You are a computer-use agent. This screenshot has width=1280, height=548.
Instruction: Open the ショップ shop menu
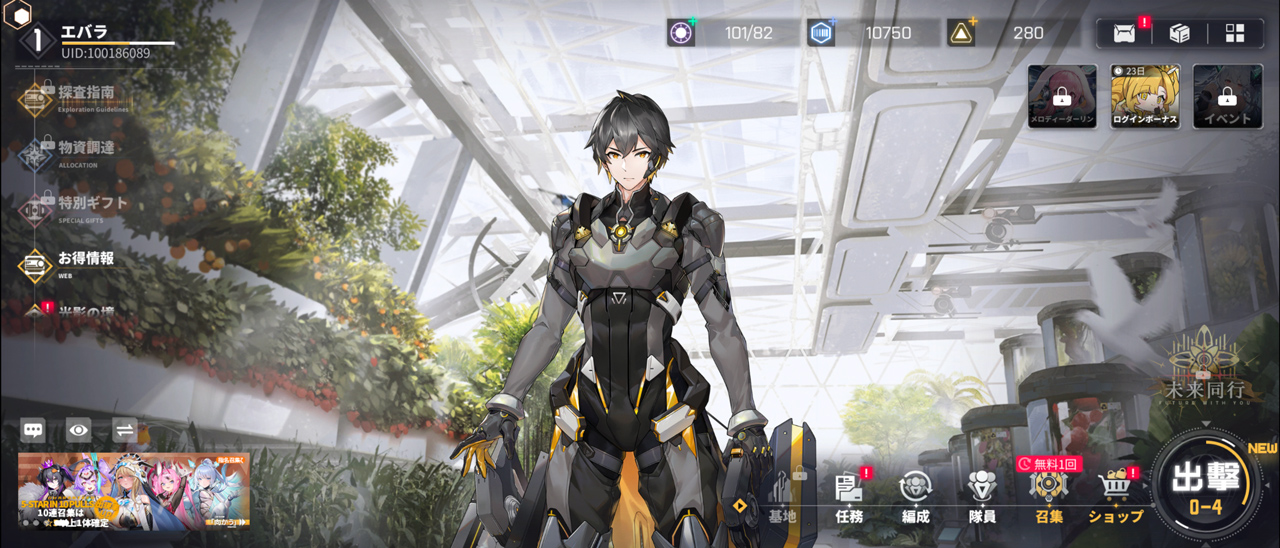coord(1115,497)
